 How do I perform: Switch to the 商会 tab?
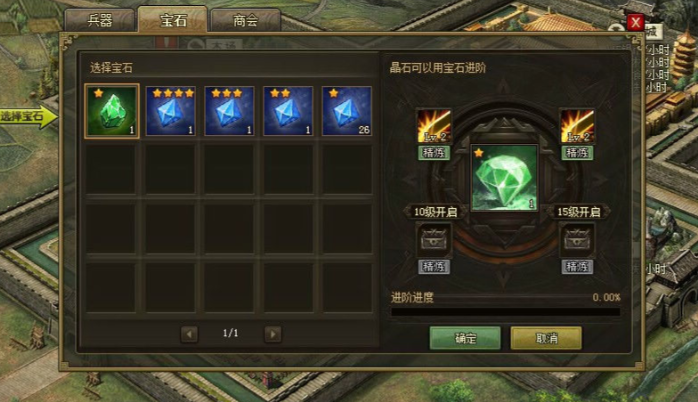[245, 21]
